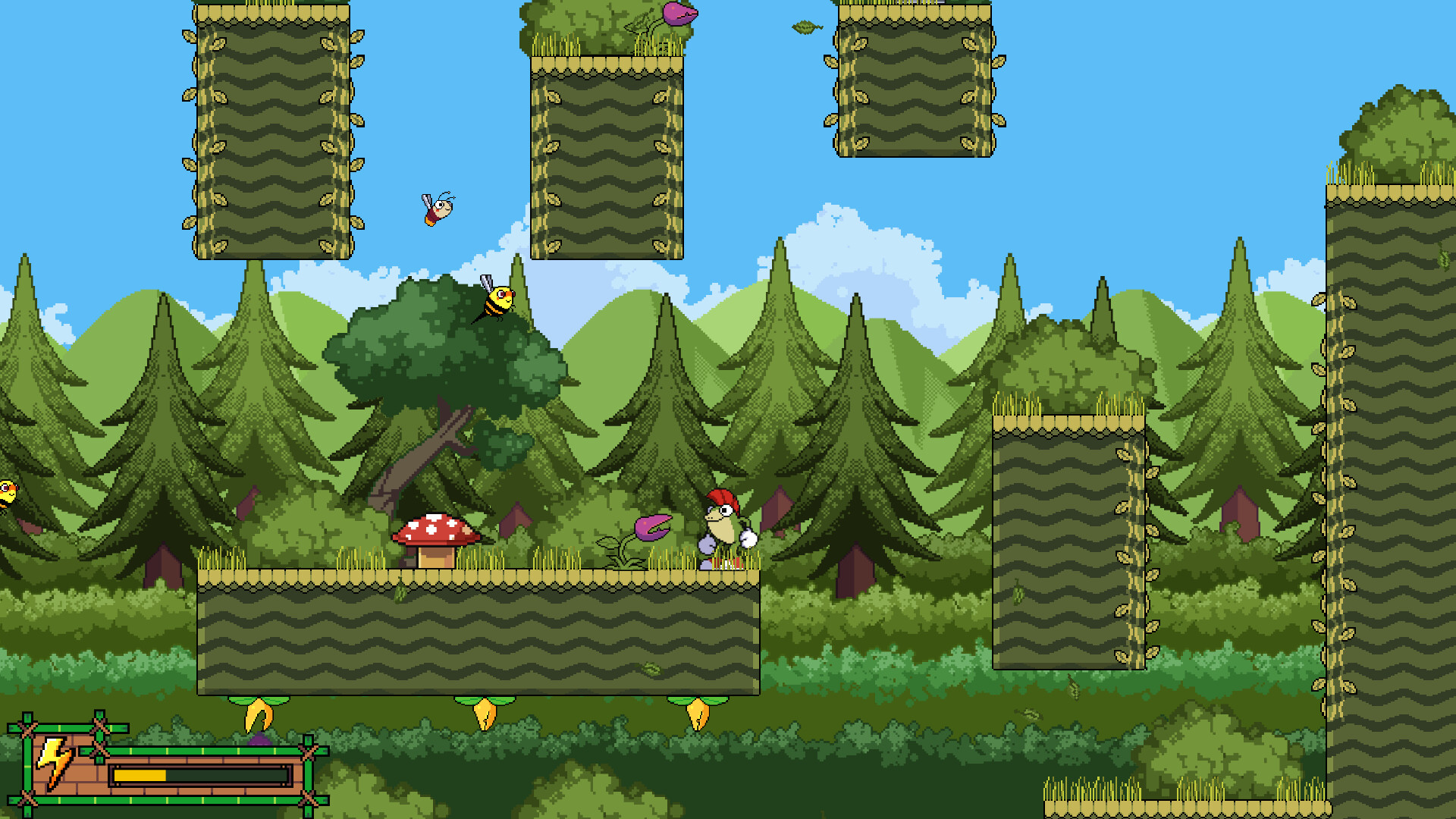Click the bee peeking from the left edge
Image resolution: width=1456 pixels, height=819 pixels.
(x=6, y=493)
